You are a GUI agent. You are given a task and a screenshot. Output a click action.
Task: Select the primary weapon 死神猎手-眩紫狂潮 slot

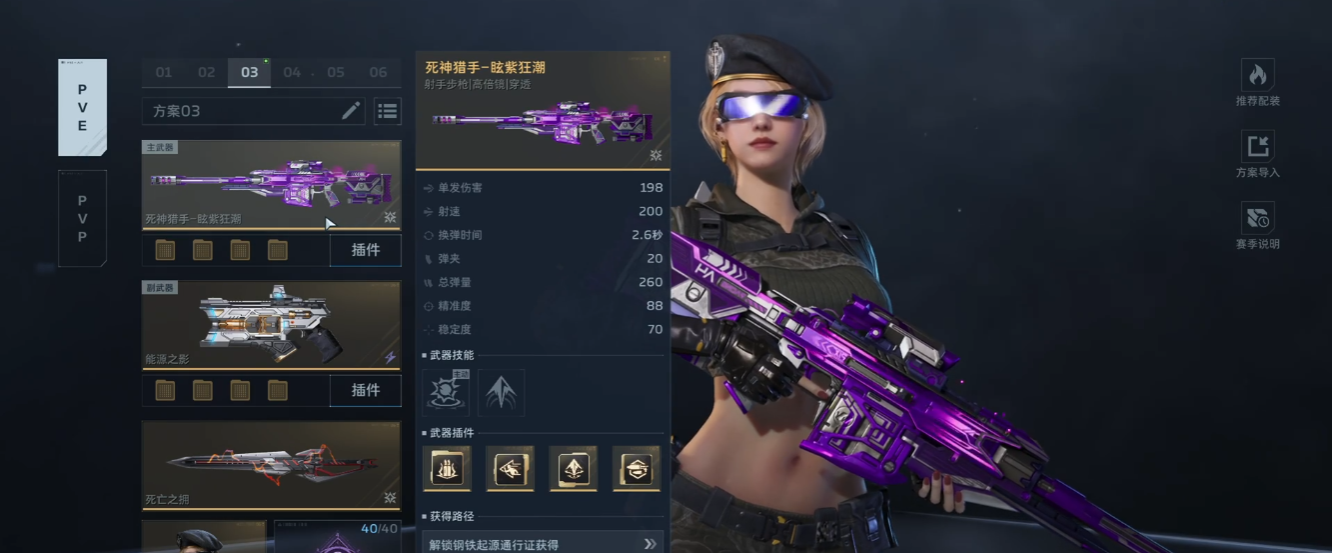[271, 184]
